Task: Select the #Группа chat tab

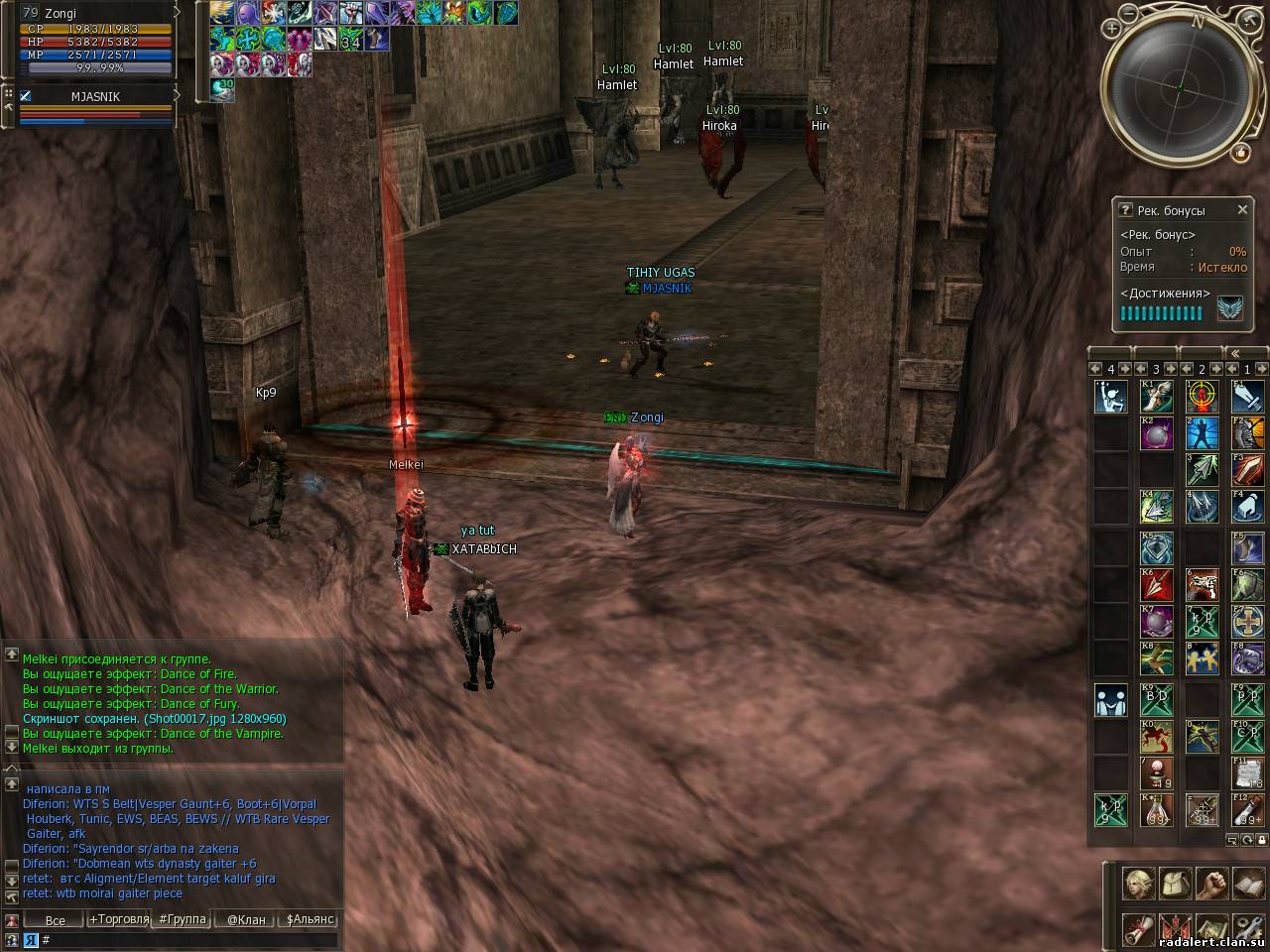Action: (x=183, y=919)
